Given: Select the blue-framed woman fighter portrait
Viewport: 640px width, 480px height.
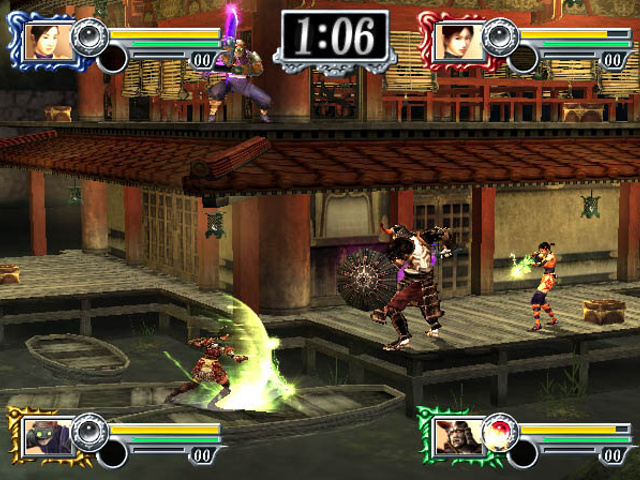Looking at the screenshot, I should (48, 41).
